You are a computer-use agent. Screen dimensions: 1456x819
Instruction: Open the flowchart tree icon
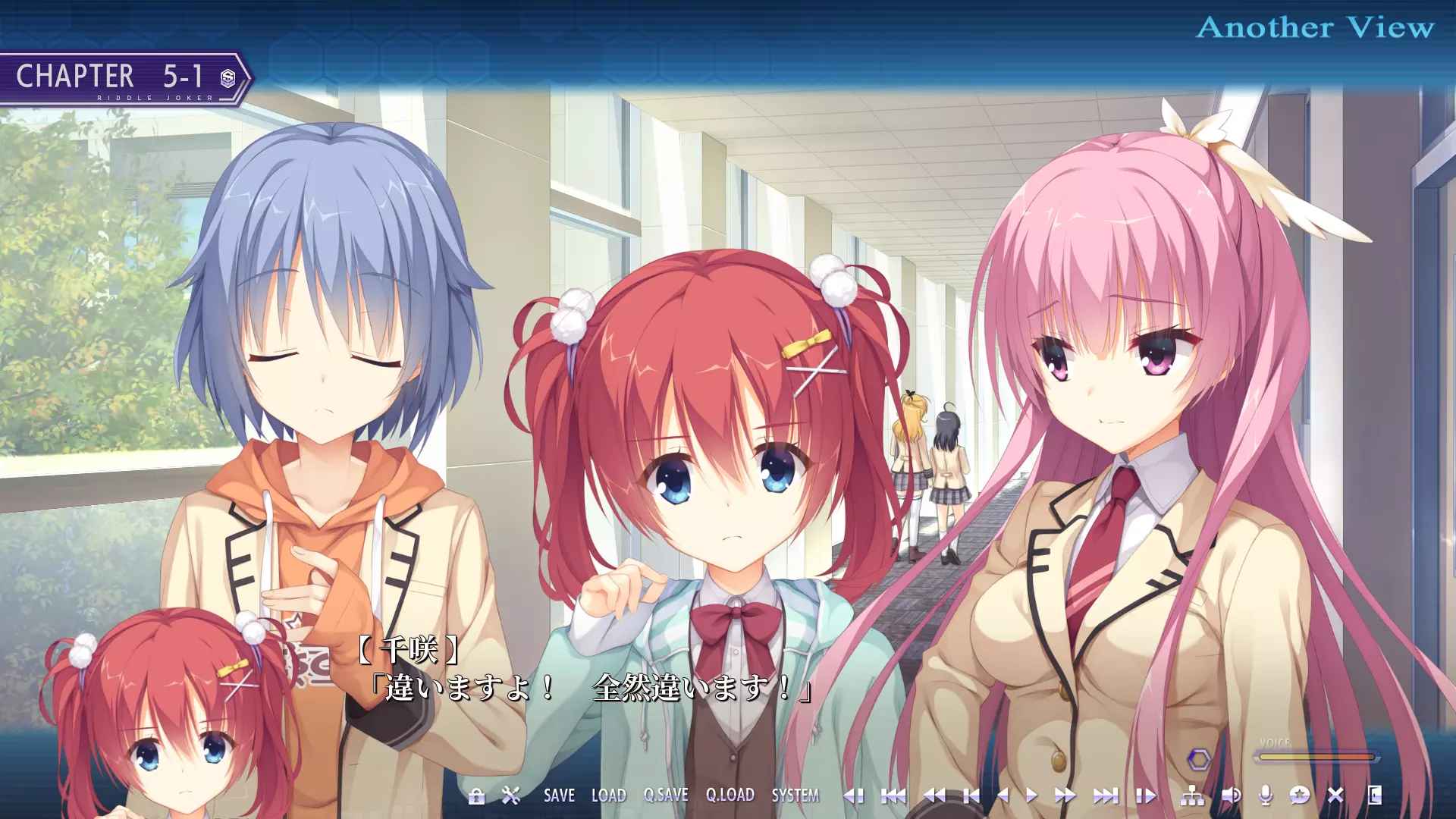coord(1192,795)
